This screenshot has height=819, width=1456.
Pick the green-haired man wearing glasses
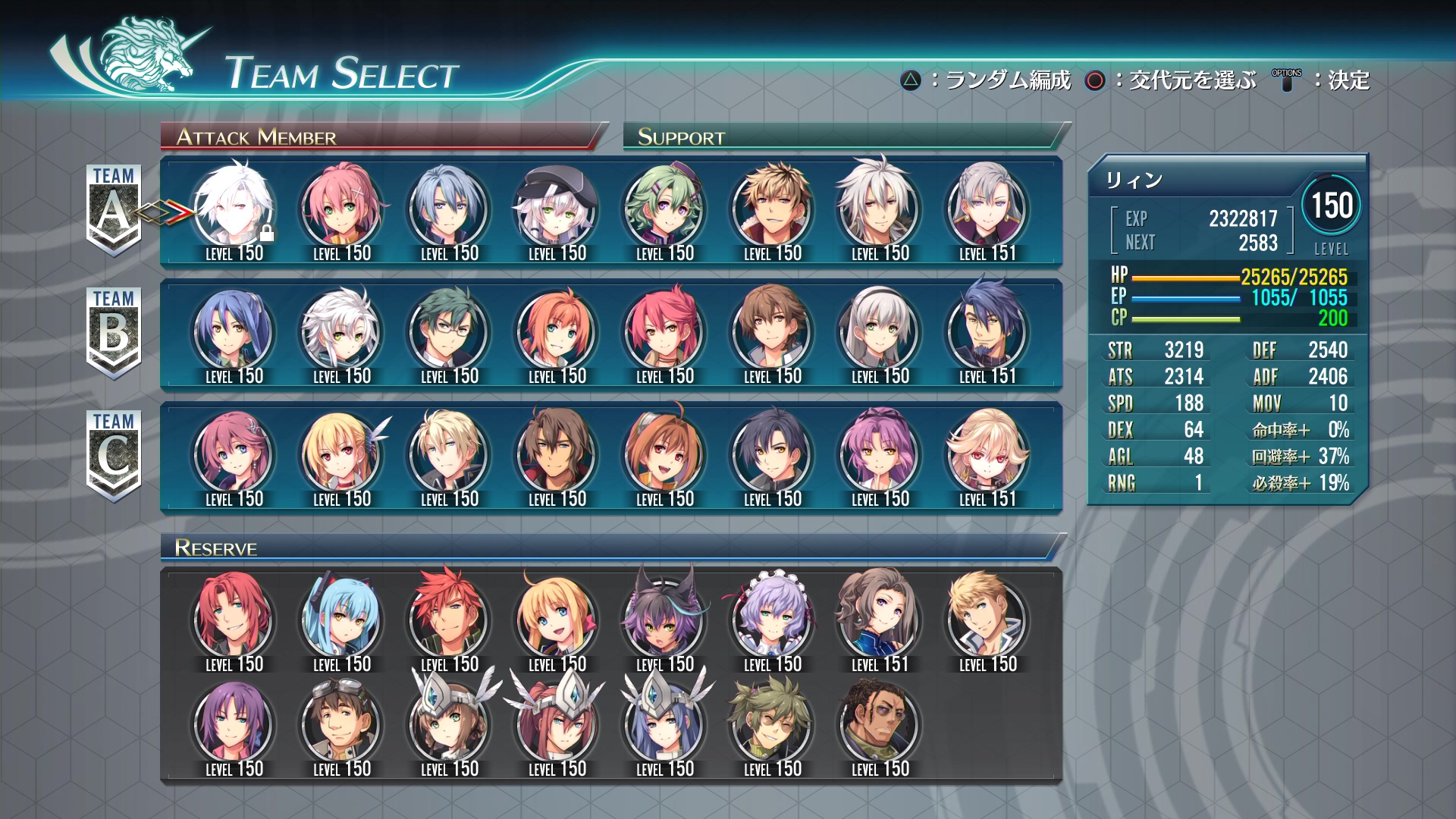click(450, 331)
